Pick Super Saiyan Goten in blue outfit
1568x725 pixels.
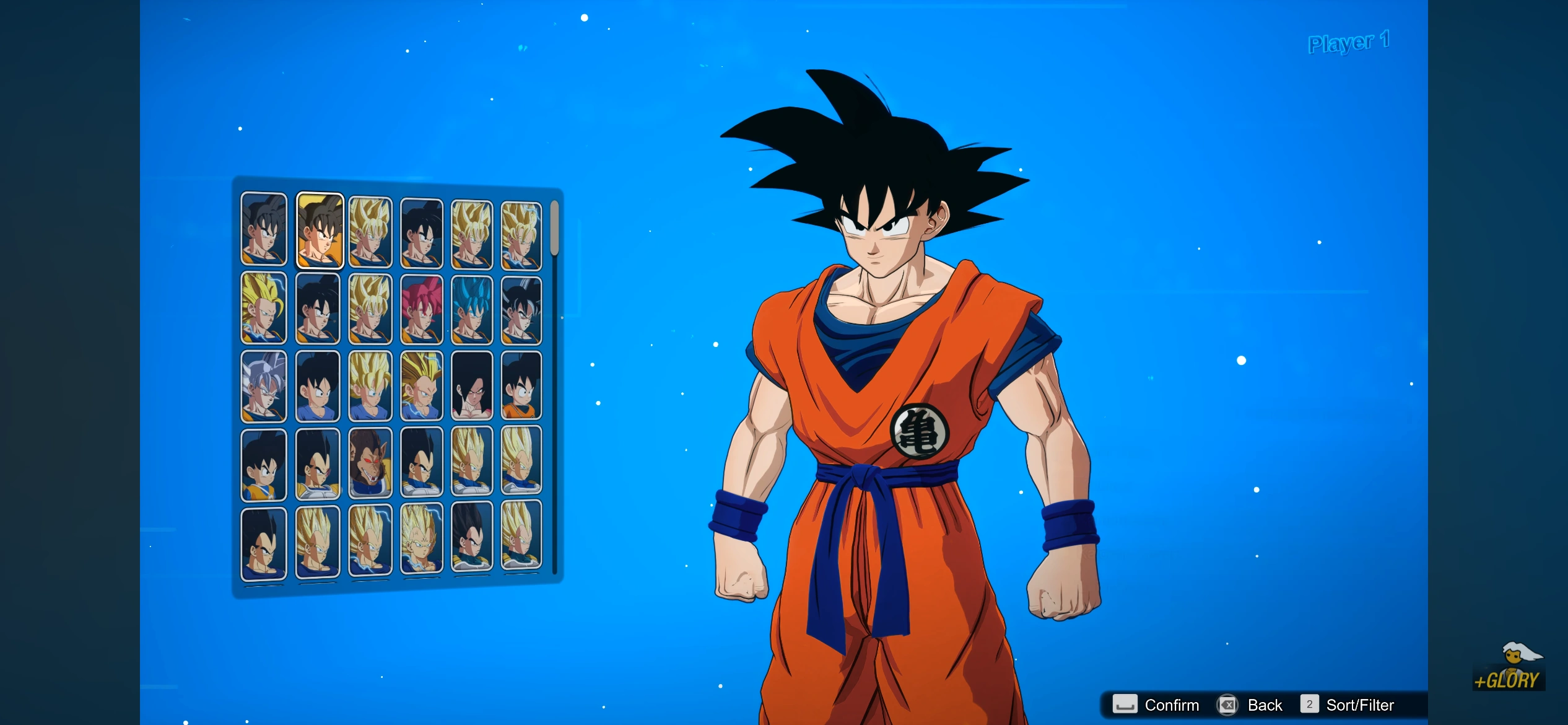pos(370,385)
